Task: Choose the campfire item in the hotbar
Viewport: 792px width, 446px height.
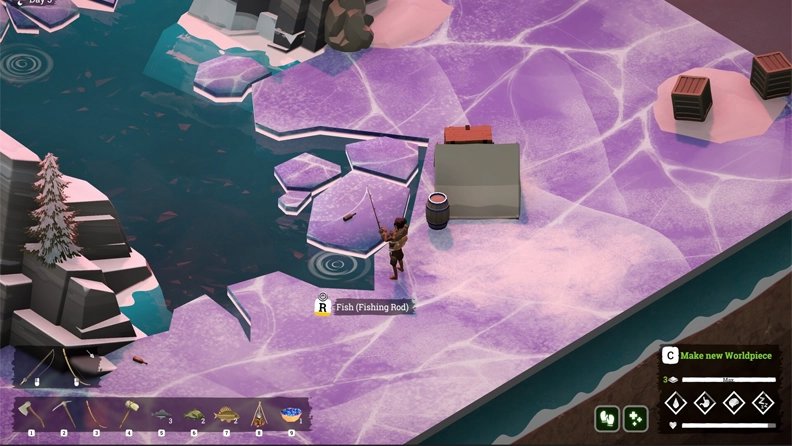Action: (259, 415)
